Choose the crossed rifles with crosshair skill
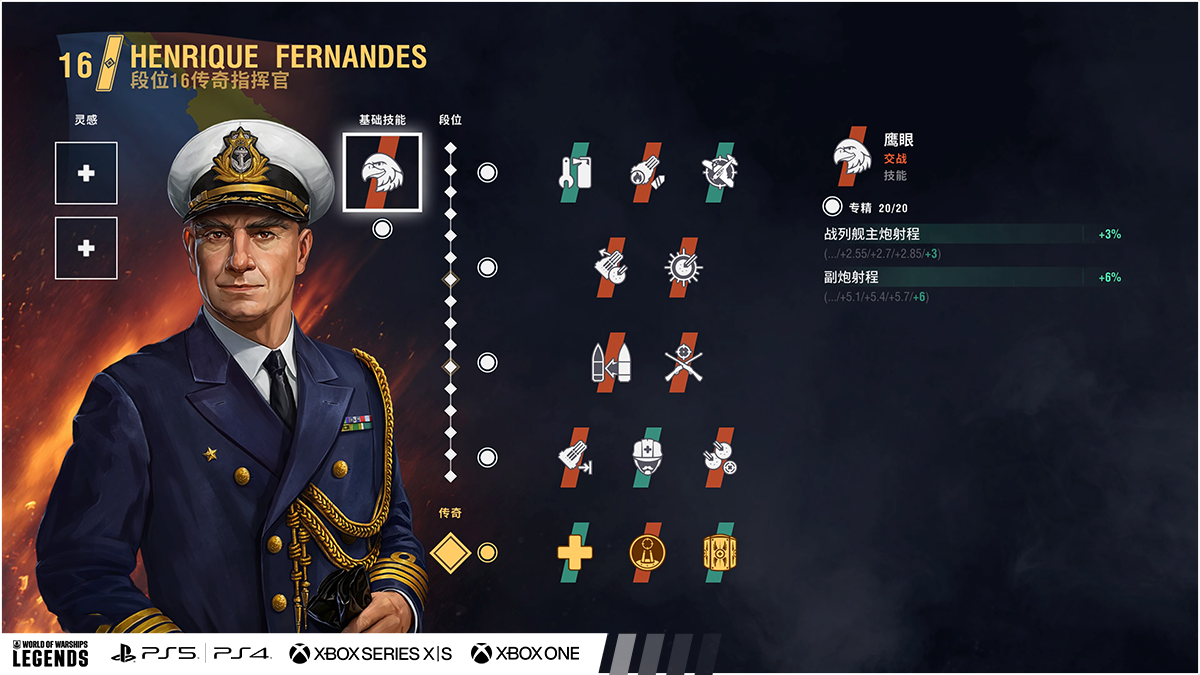The width and height of the screenshot is (1200, 675). point(683,362)
